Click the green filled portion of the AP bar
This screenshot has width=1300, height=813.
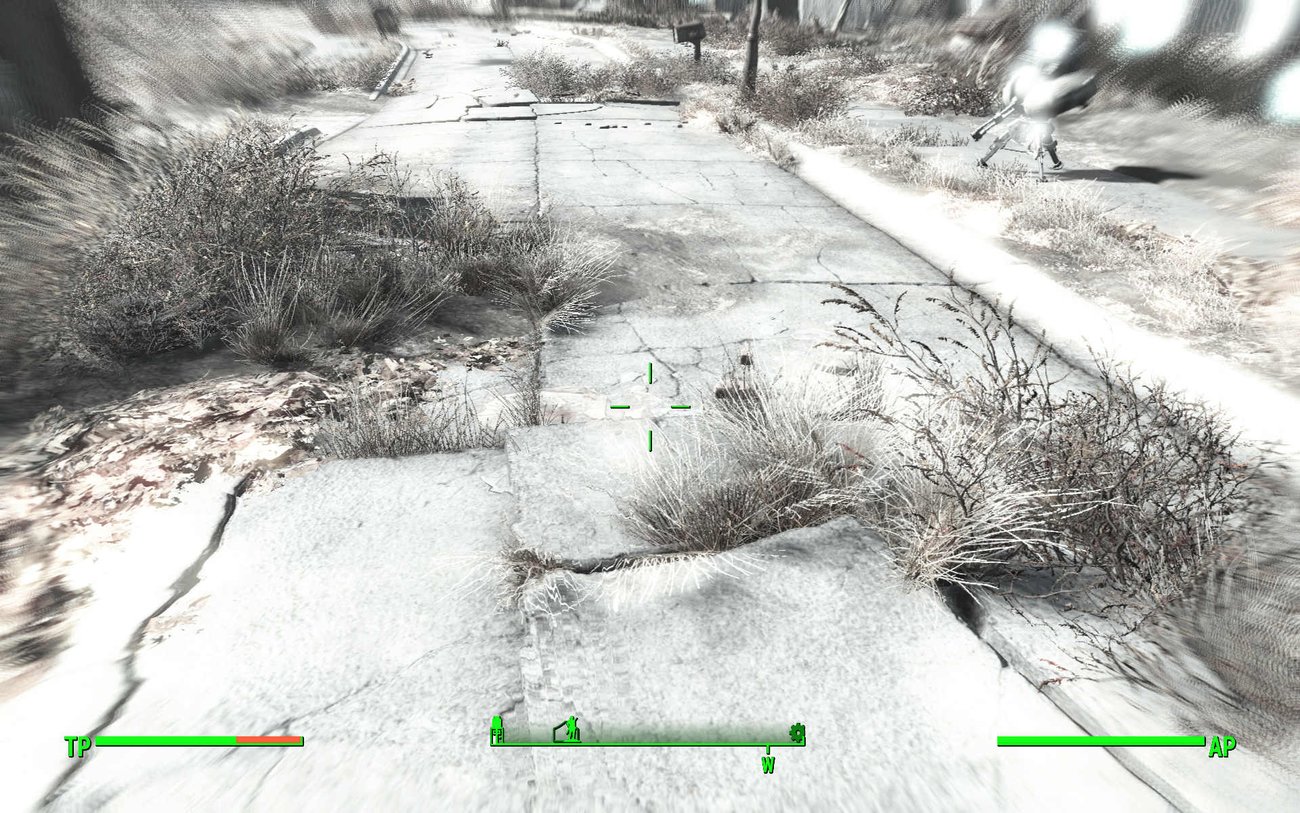(1100, 741)
